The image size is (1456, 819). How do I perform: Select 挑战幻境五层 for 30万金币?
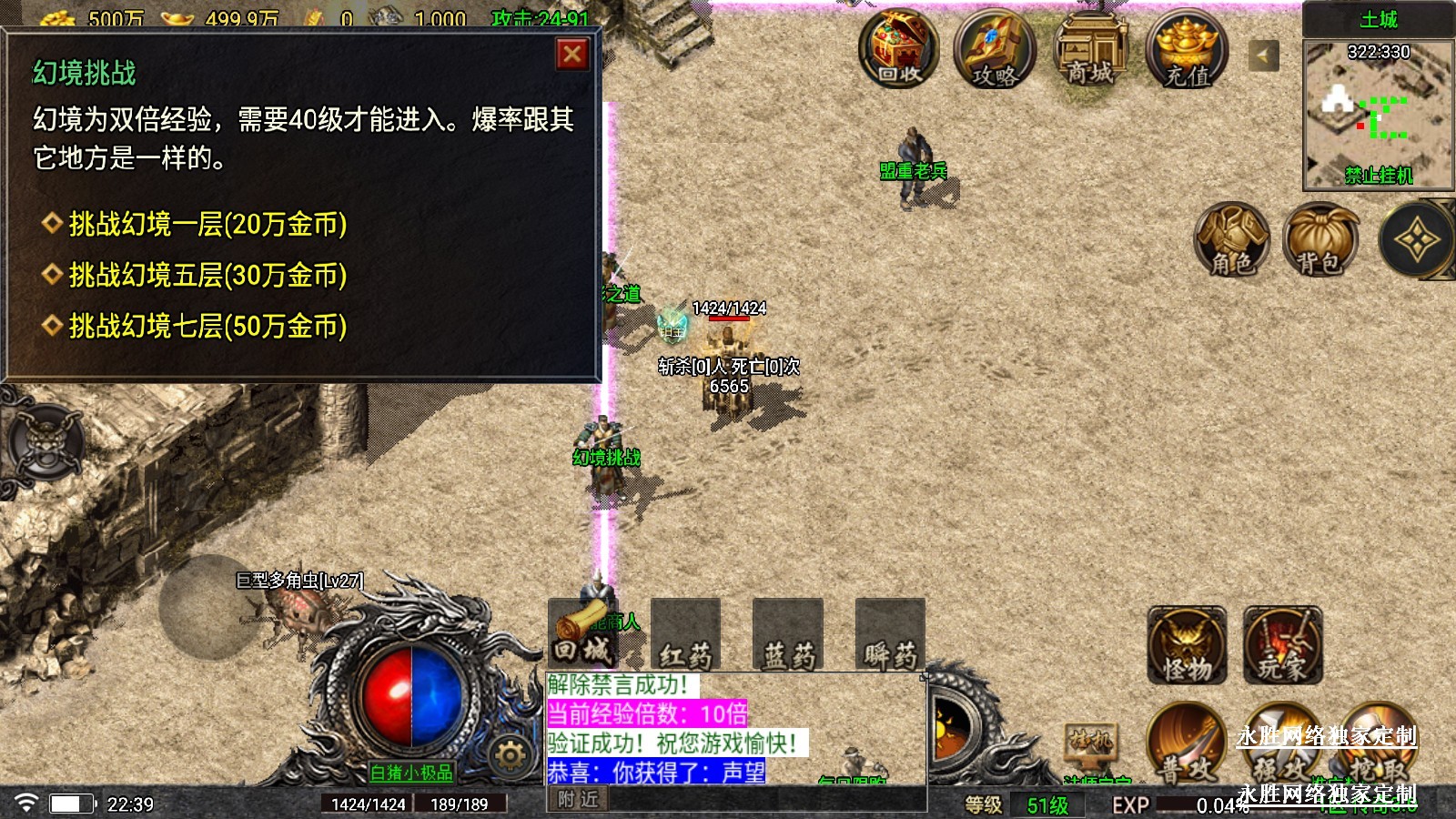coord(207,275)
